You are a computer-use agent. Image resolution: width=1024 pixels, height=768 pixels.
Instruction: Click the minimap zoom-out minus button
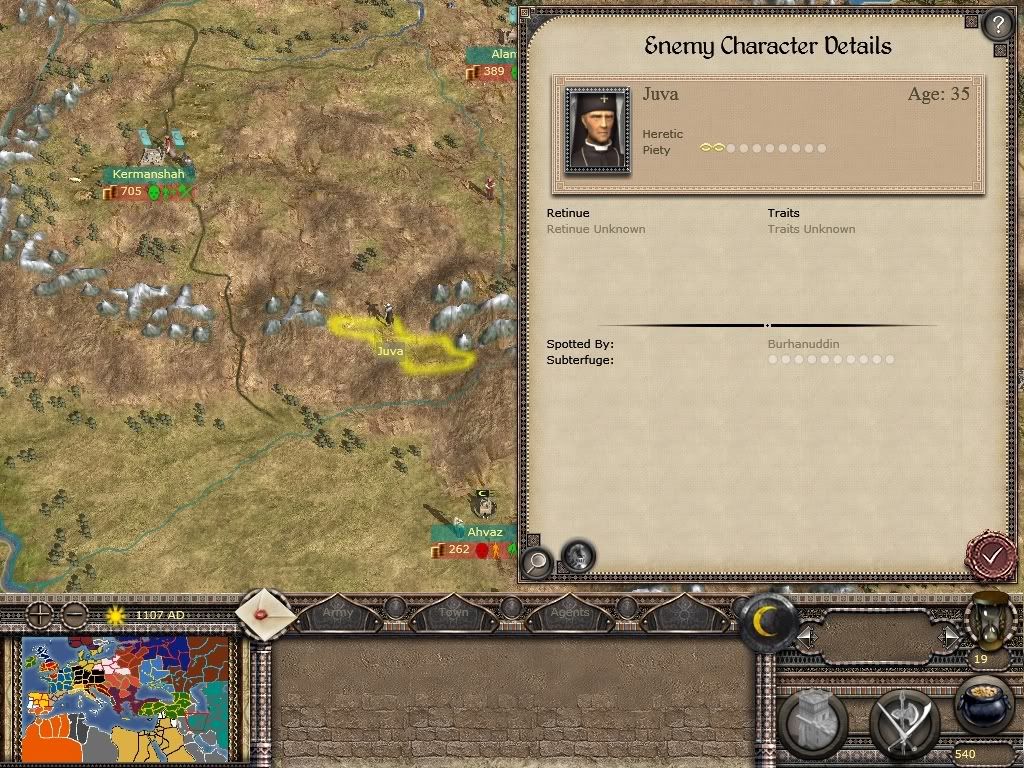pyautogui.click(x=74, y=614)
